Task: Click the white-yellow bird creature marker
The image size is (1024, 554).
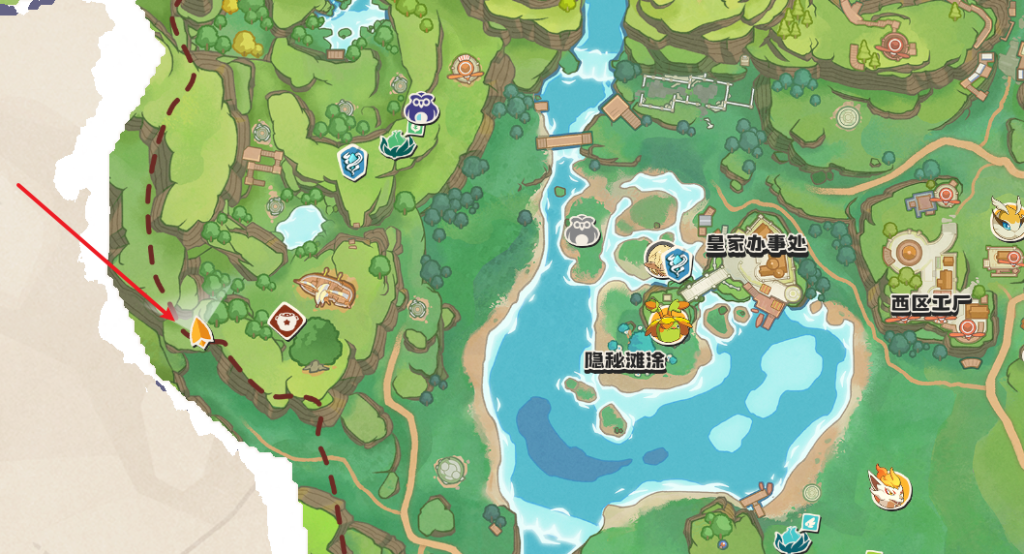Action: [1006, 217]
